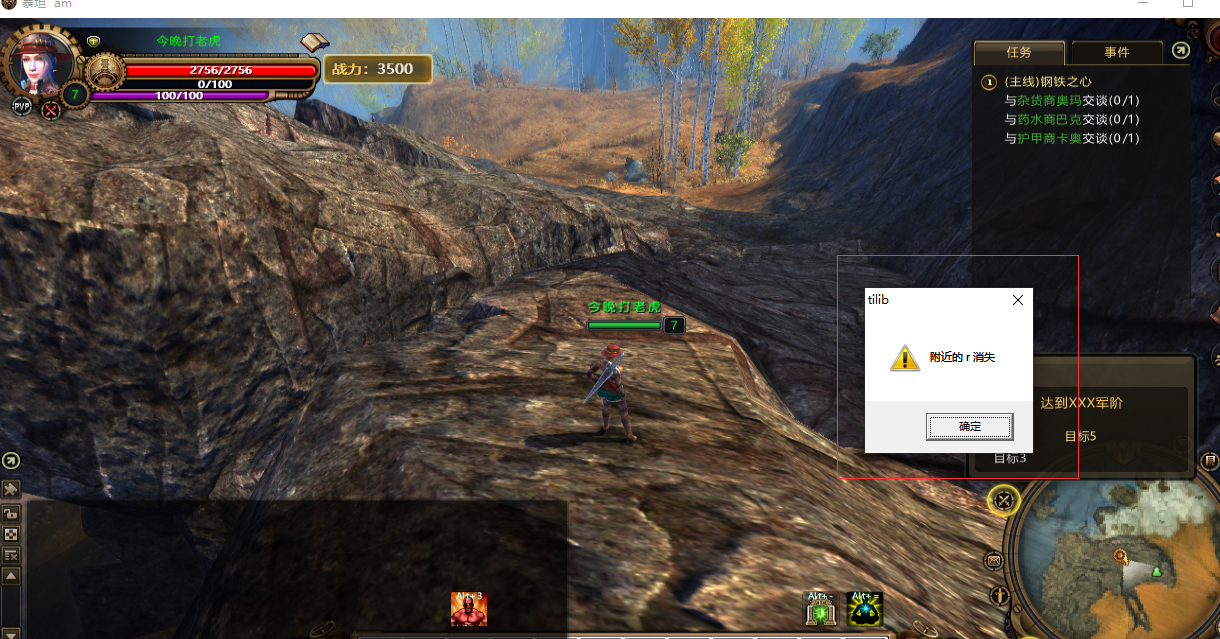Toggle the PVP mode badge
The image size is (1220, 639).
21,106
